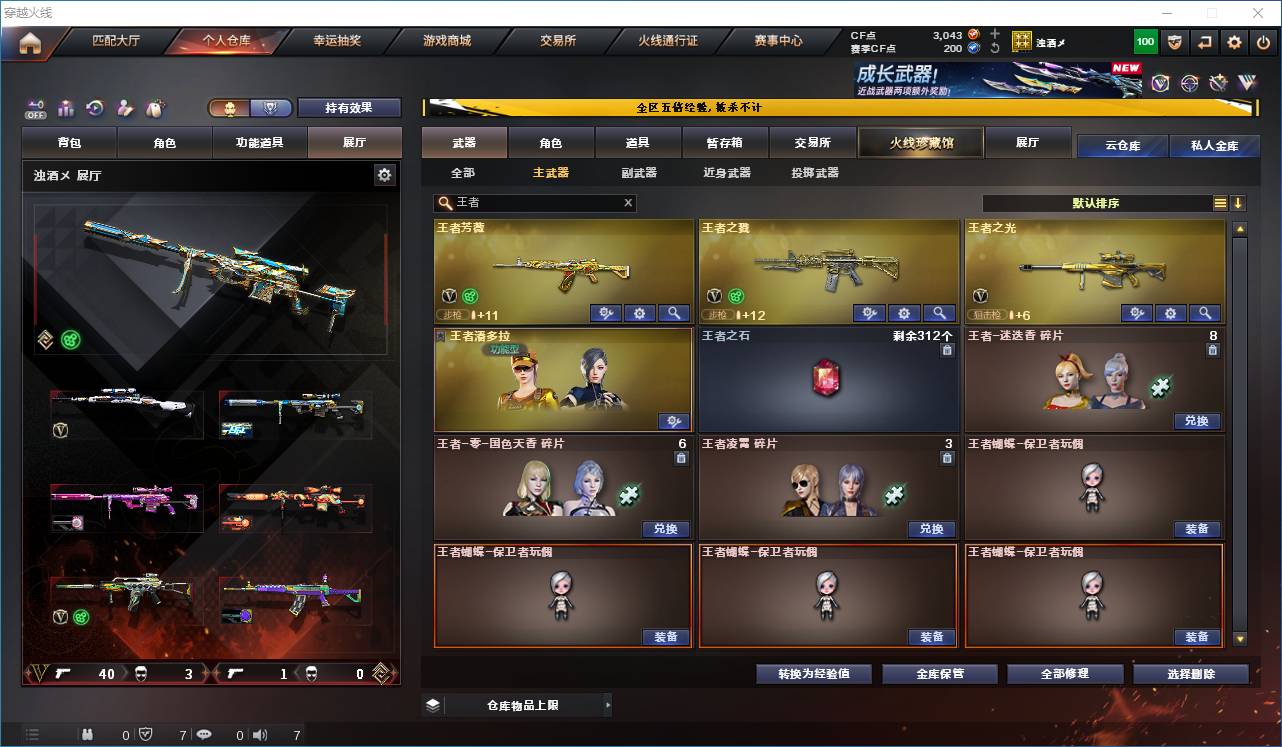Click the 全部修理 repair button
This screenshot has width=1282, height=747.
1065,673
